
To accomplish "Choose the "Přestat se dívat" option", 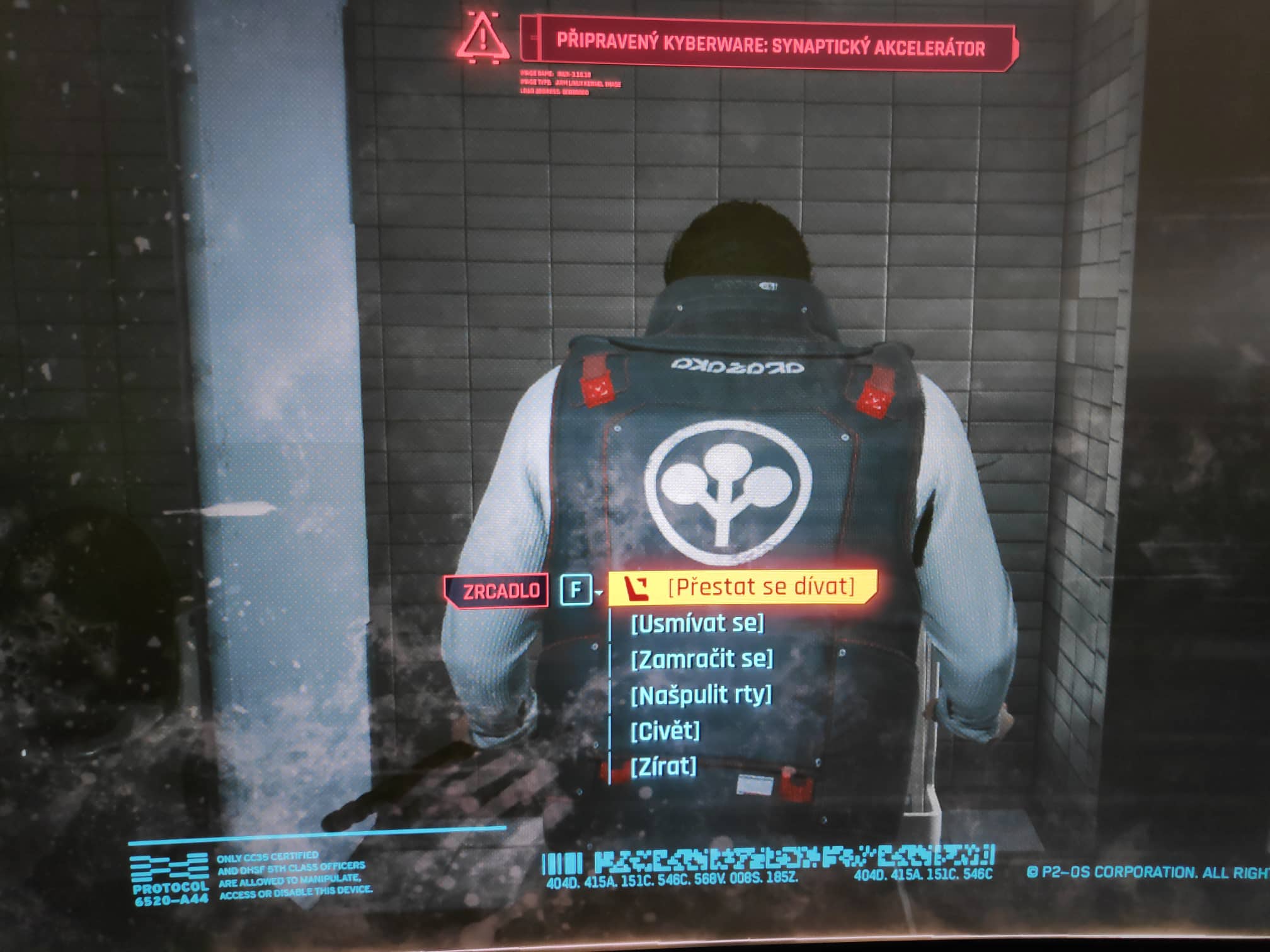I will [x=760, y=587].
